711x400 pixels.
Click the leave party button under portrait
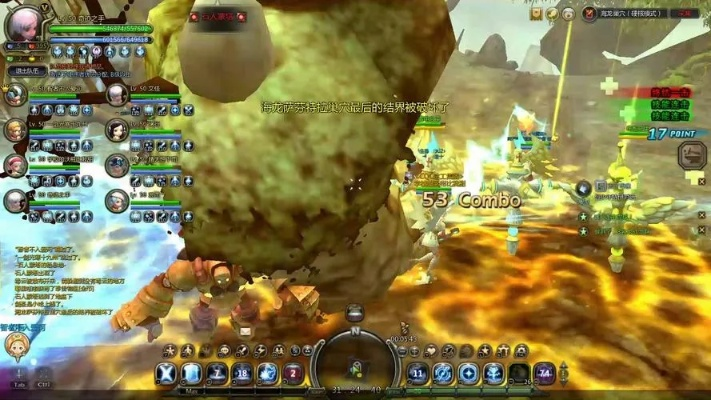tap(23, 71)
